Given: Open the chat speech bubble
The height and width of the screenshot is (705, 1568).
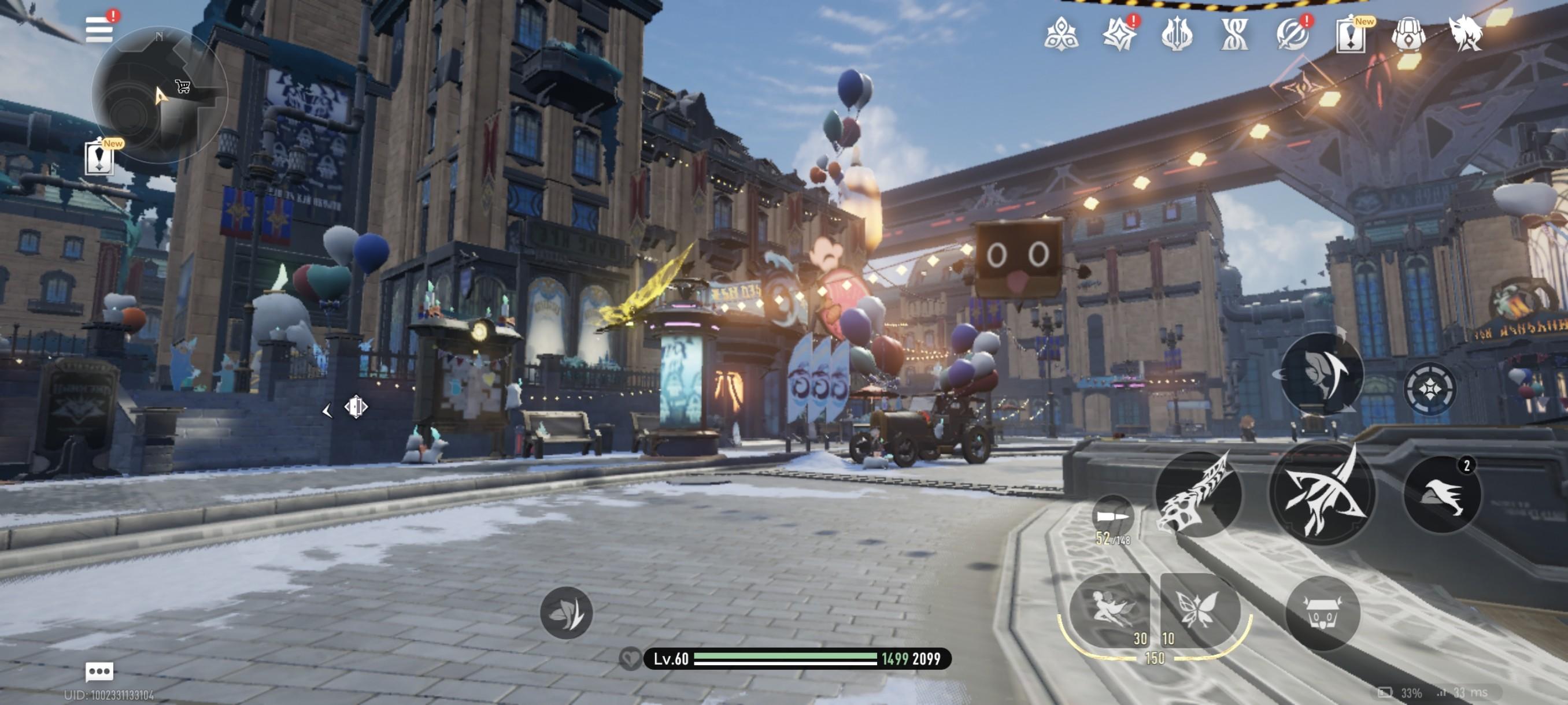Looking at the screenshot, I should pyautogui.click(x=99, y=671).
